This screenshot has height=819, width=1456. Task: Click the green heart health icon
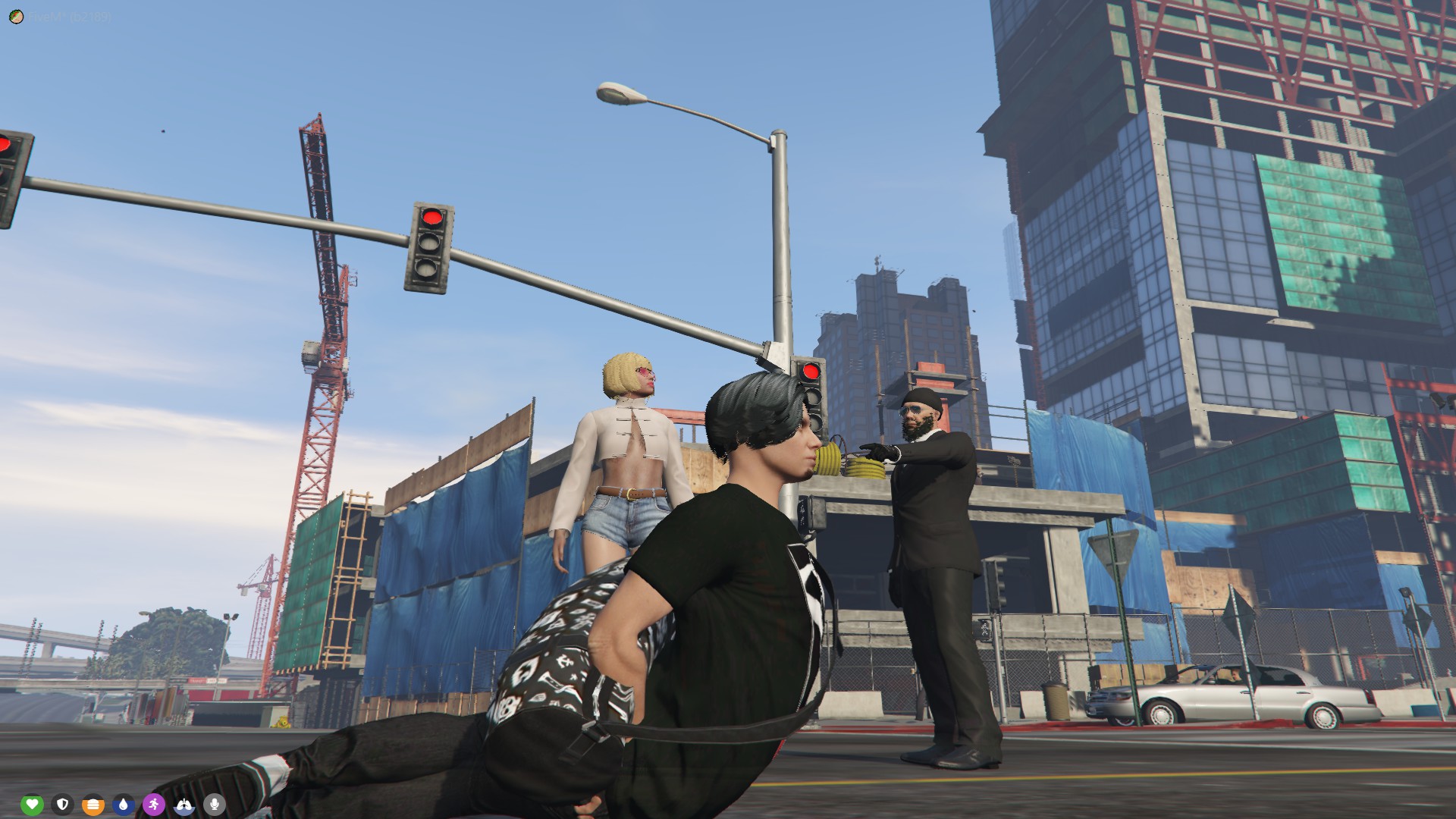(x=32, y=804)
